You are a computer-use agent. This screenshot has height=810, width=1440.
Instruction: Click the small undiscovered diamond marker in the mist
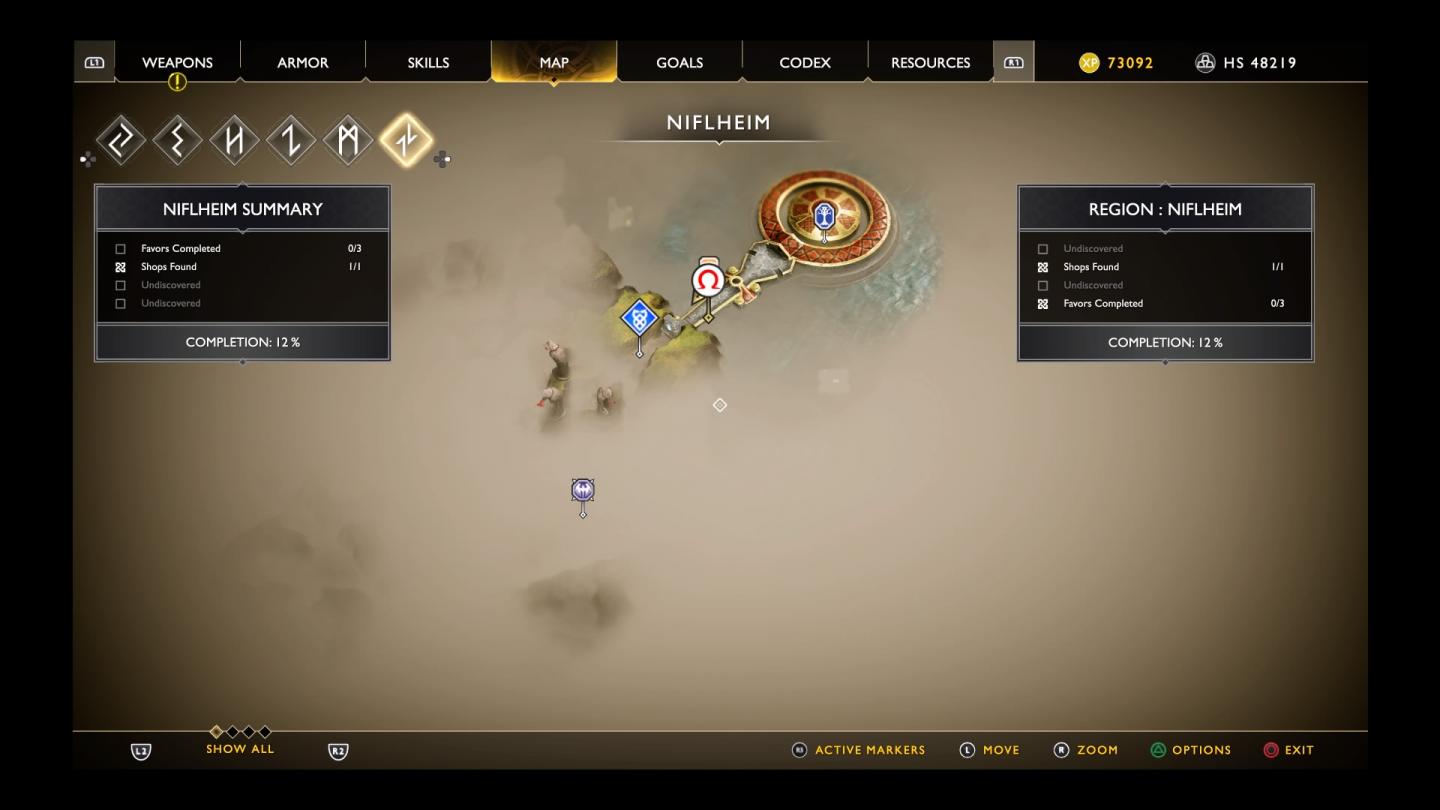719,405
